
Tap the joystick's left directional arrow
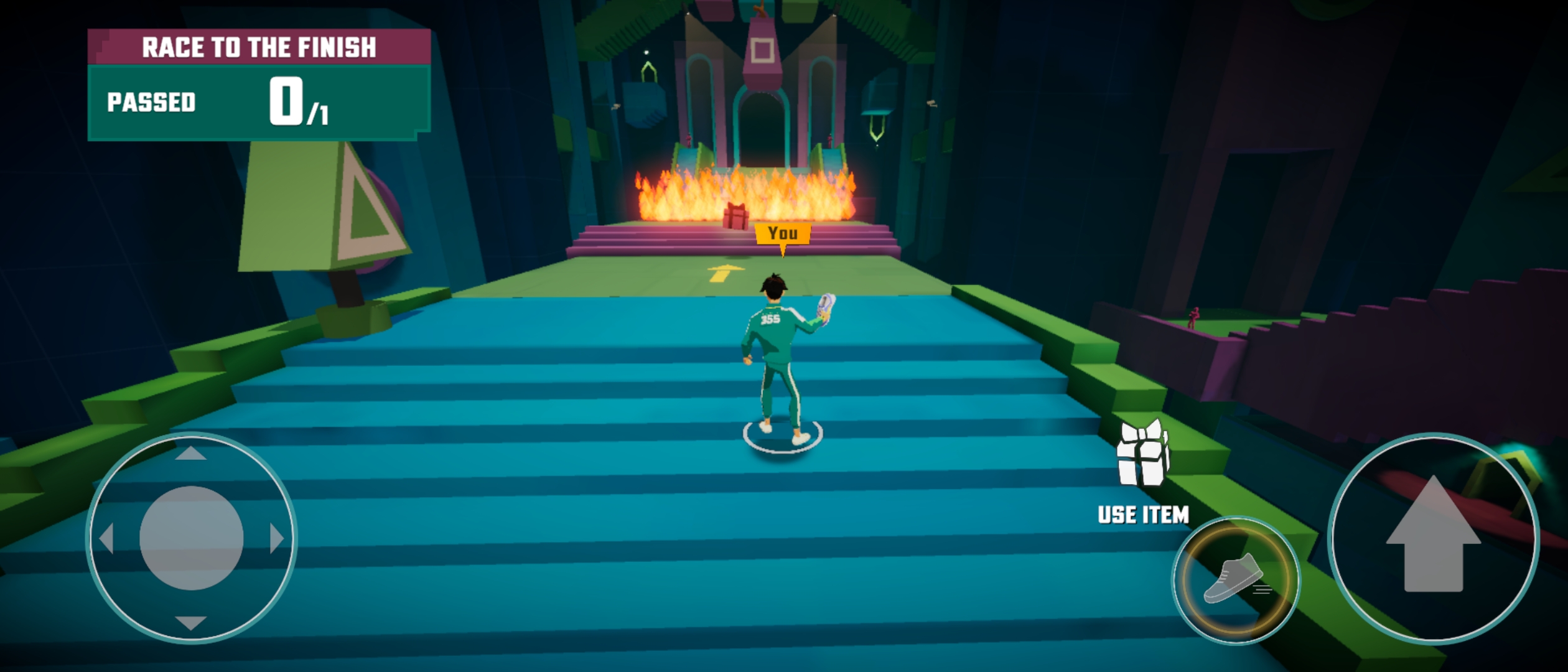click(x=107, y=538)
